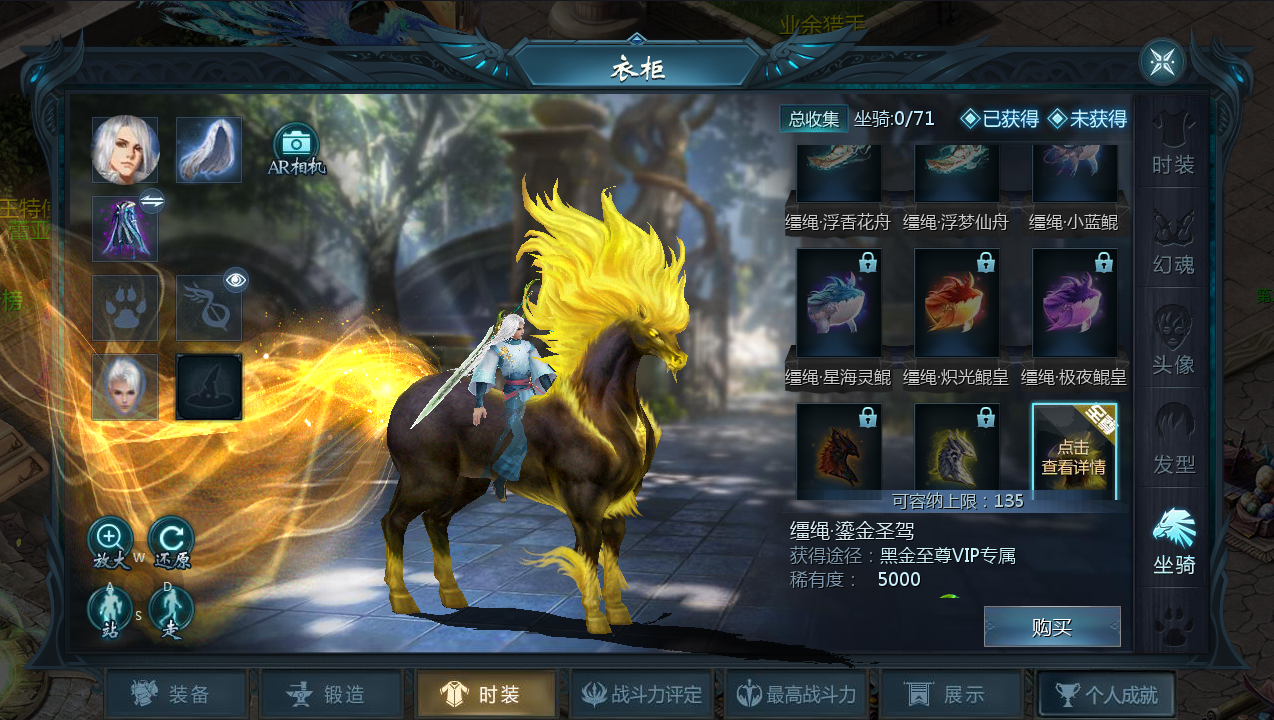Select the 坐骑 mount tab
Screen dimensions: 1274x720
pos(1173,542)
